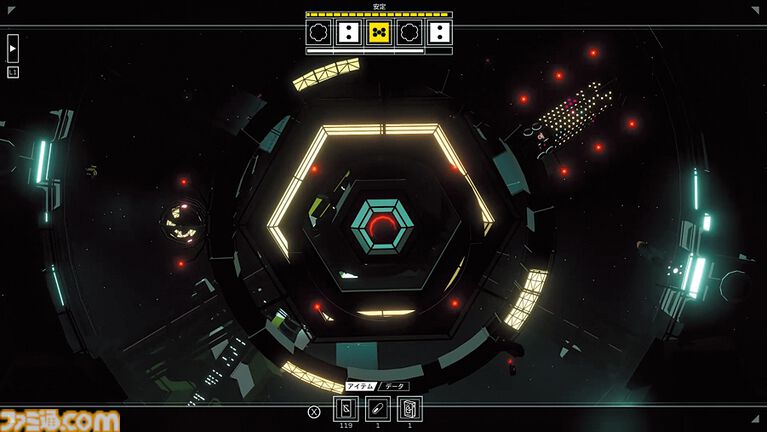
Task: Select the item slot holding 119 chips
Action: [x=345, y=409]
